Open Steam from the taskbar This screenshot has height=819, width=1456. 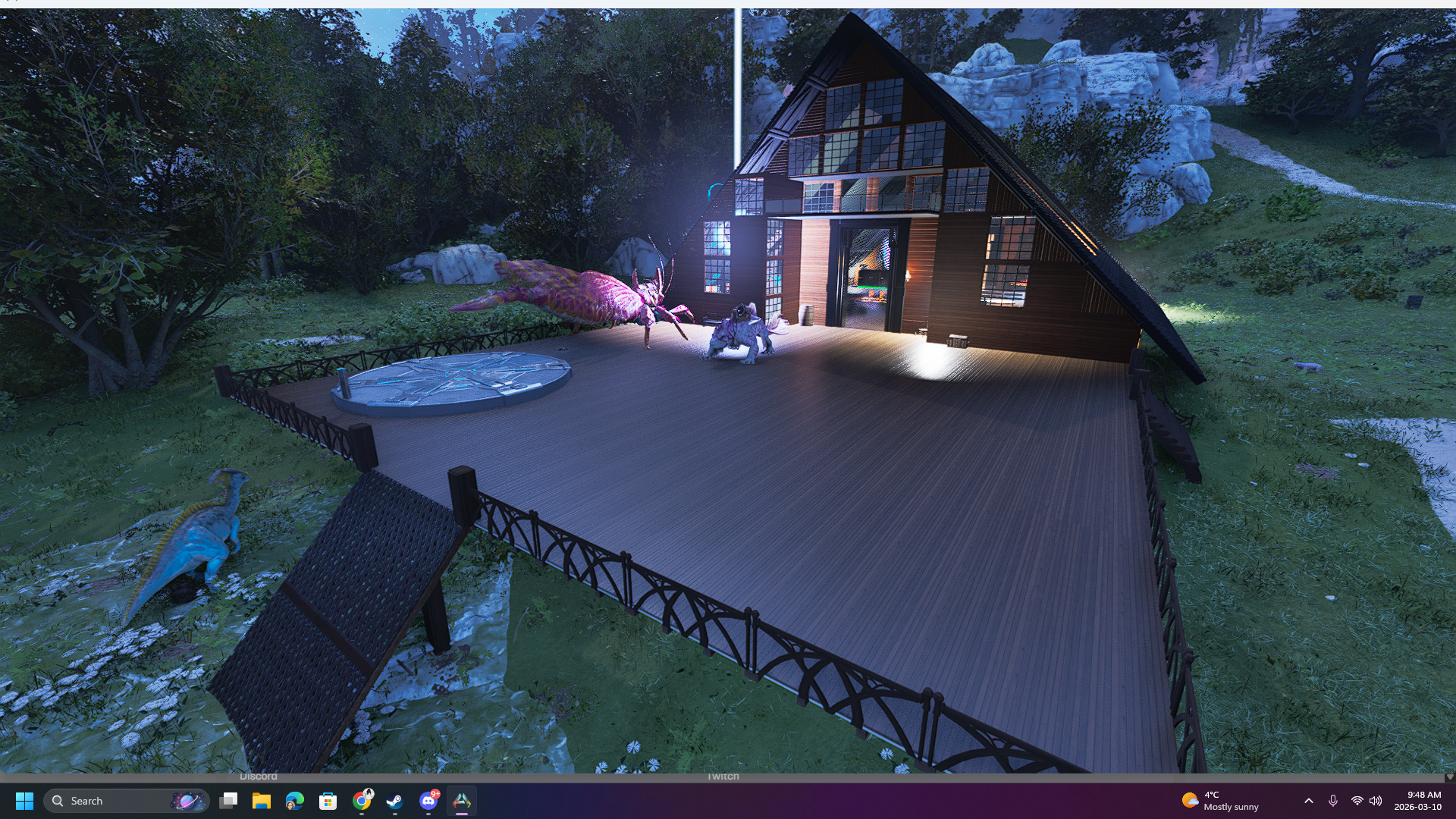coord(395,802)
